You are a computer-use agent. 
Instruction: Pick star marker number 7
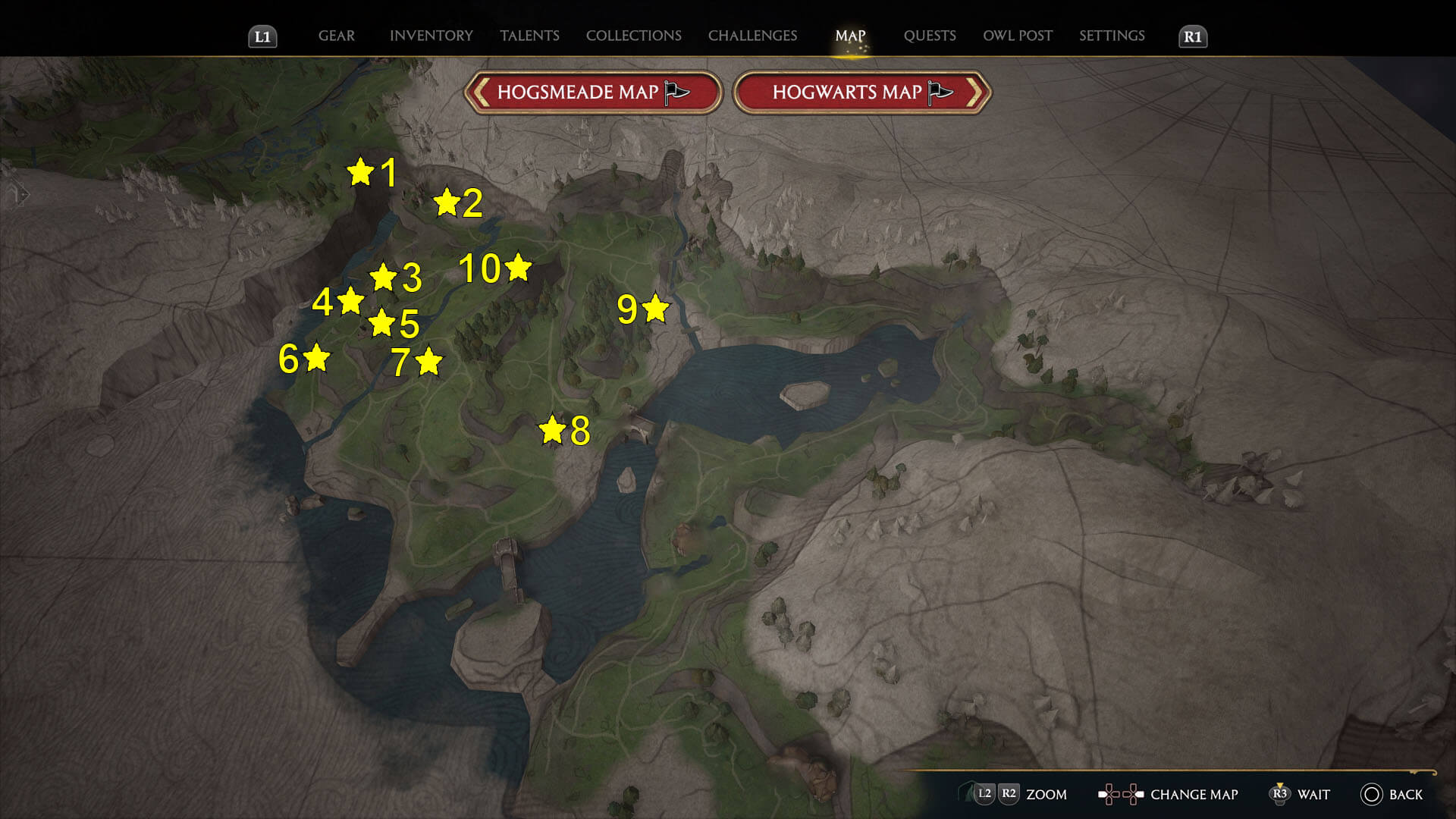click(429, 362)
